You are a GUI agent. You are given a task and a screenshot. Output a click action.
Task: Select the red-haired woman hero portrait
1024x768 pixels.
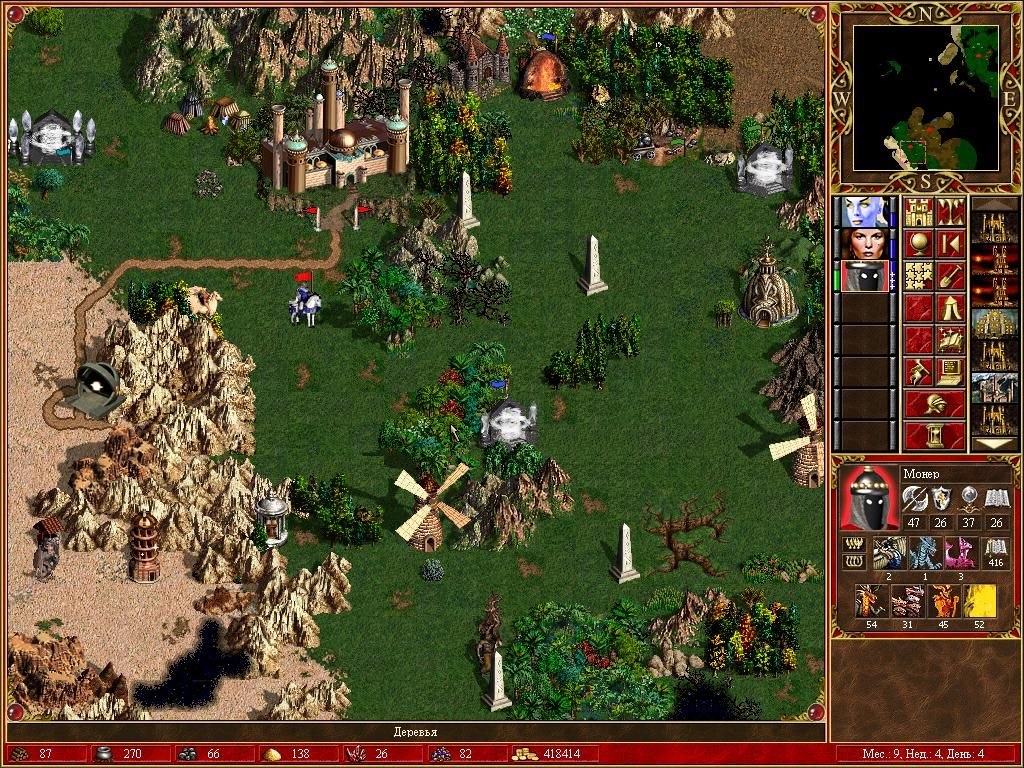pos(862,244)
